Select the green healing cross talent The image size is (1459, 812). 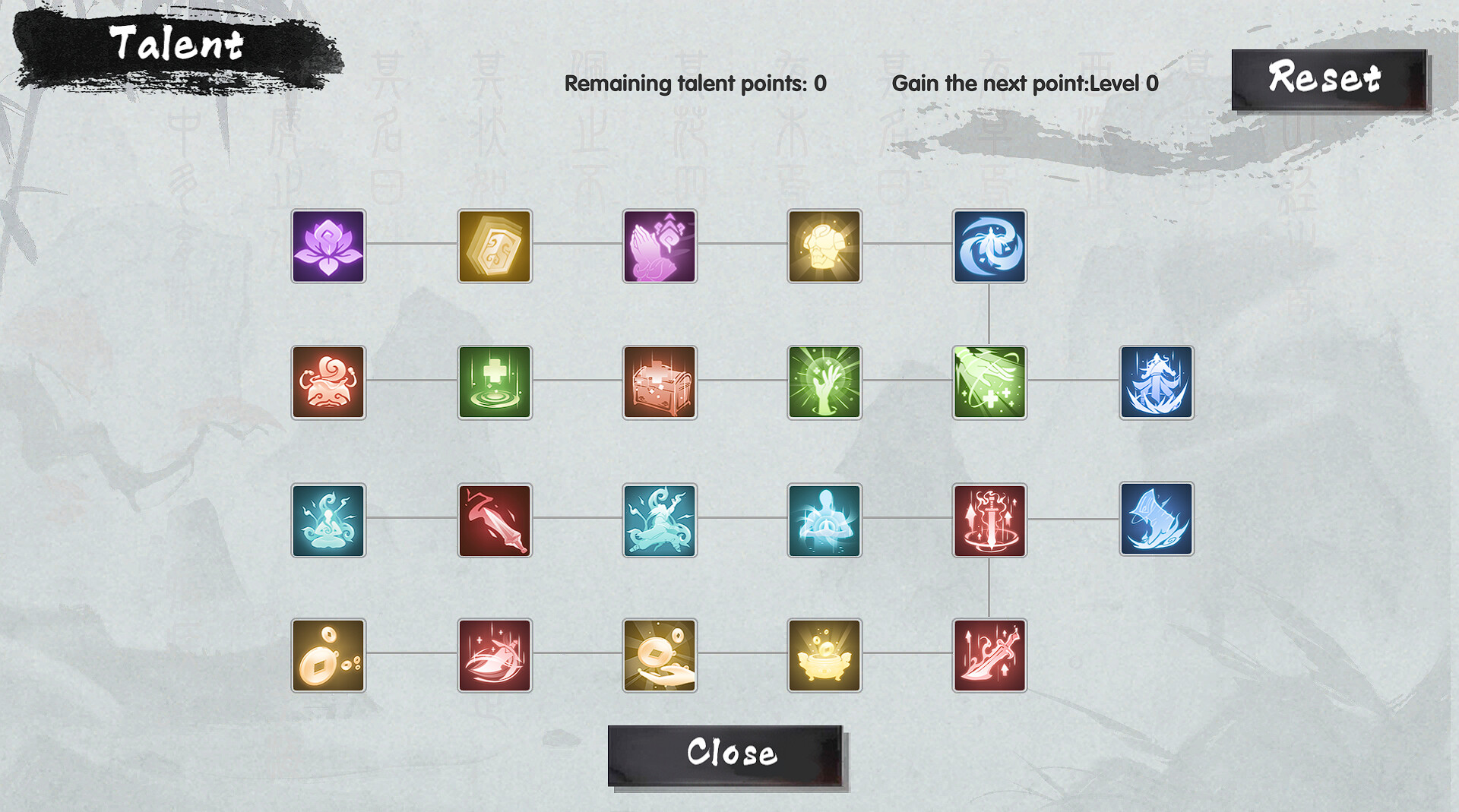point(494,382)
